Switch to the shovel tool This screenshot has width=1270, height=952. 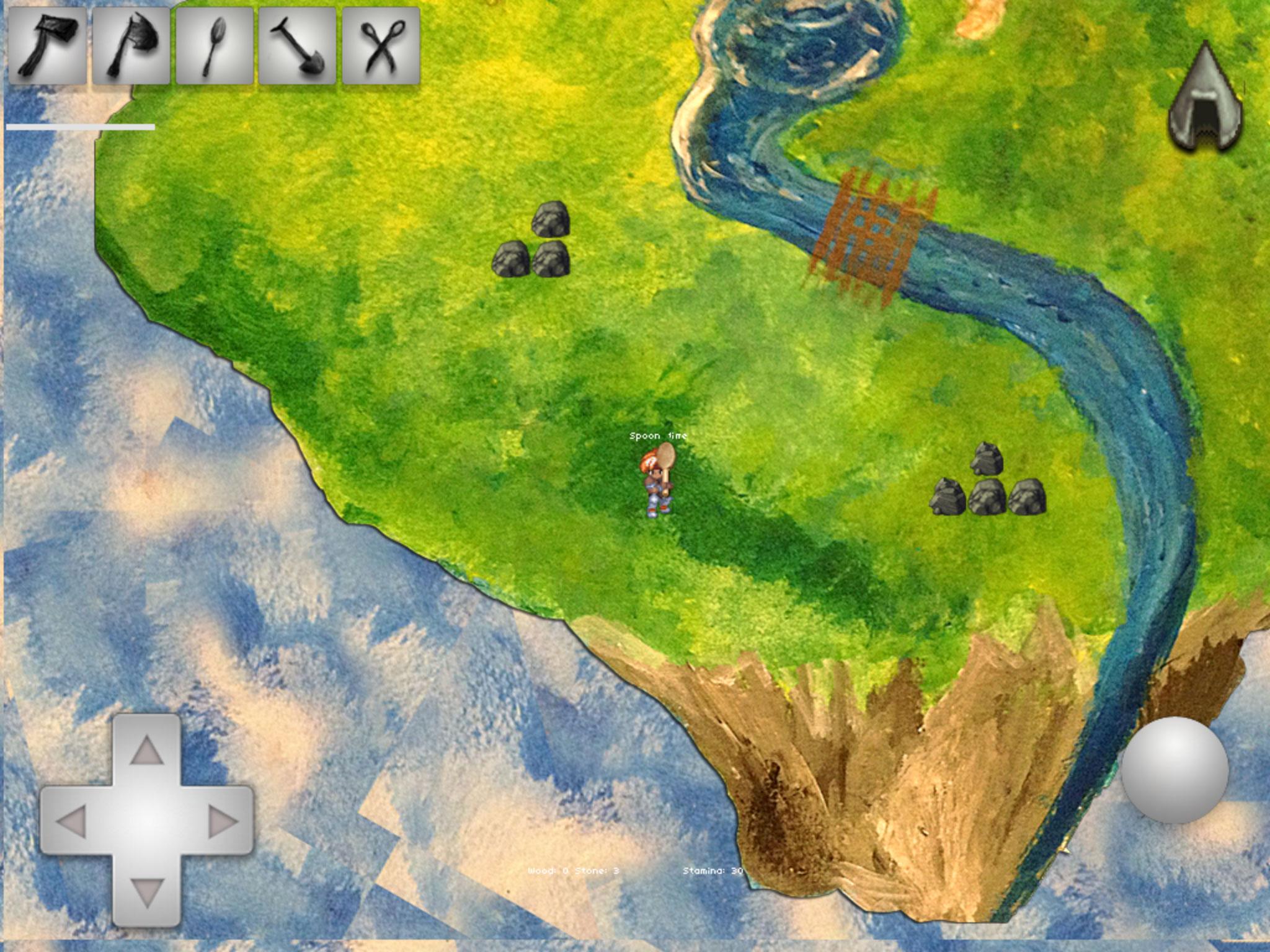pos(298,46)
